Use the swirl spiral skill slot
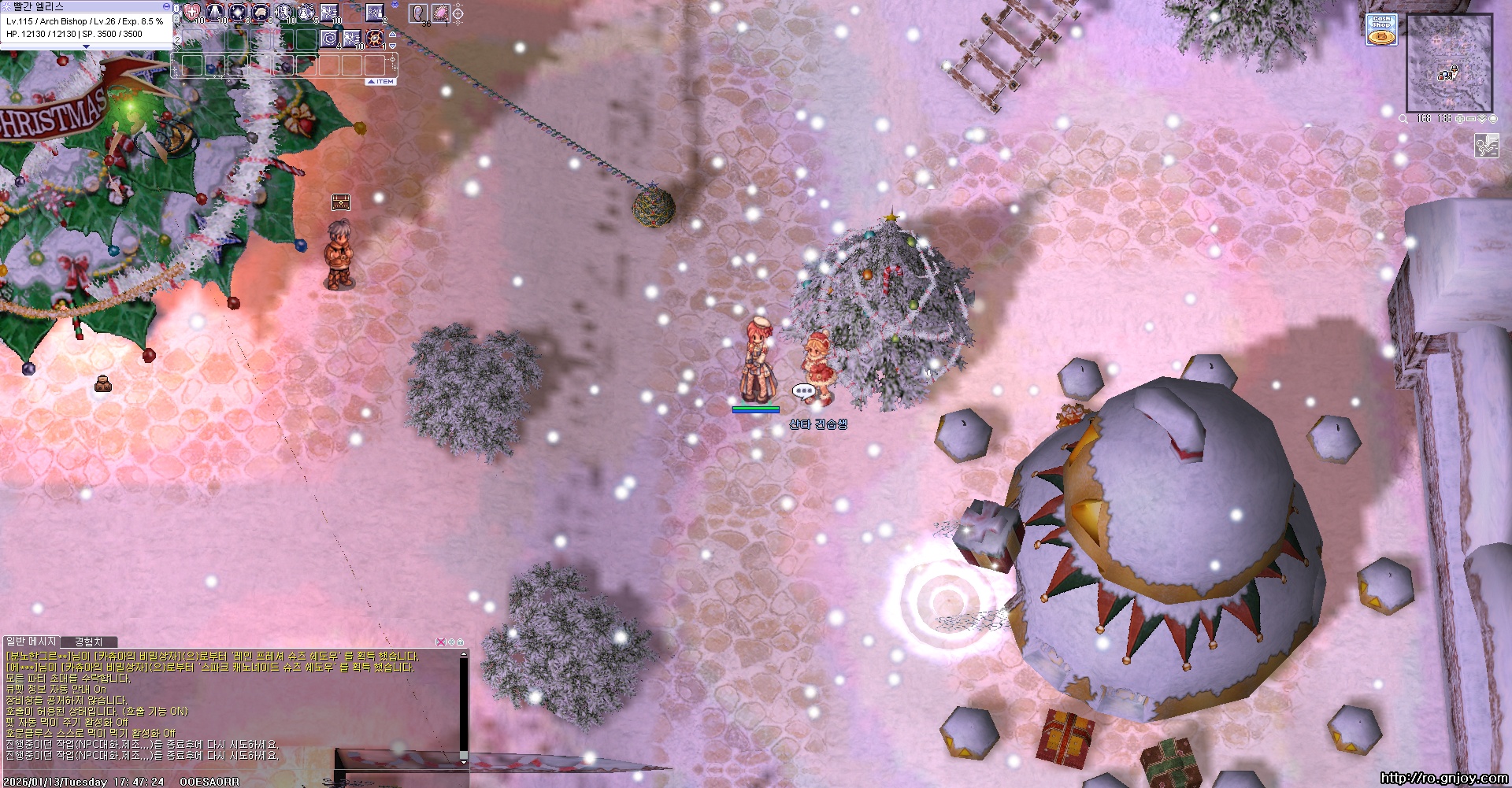Screen dimensions: 1512x788 [329, 37]
